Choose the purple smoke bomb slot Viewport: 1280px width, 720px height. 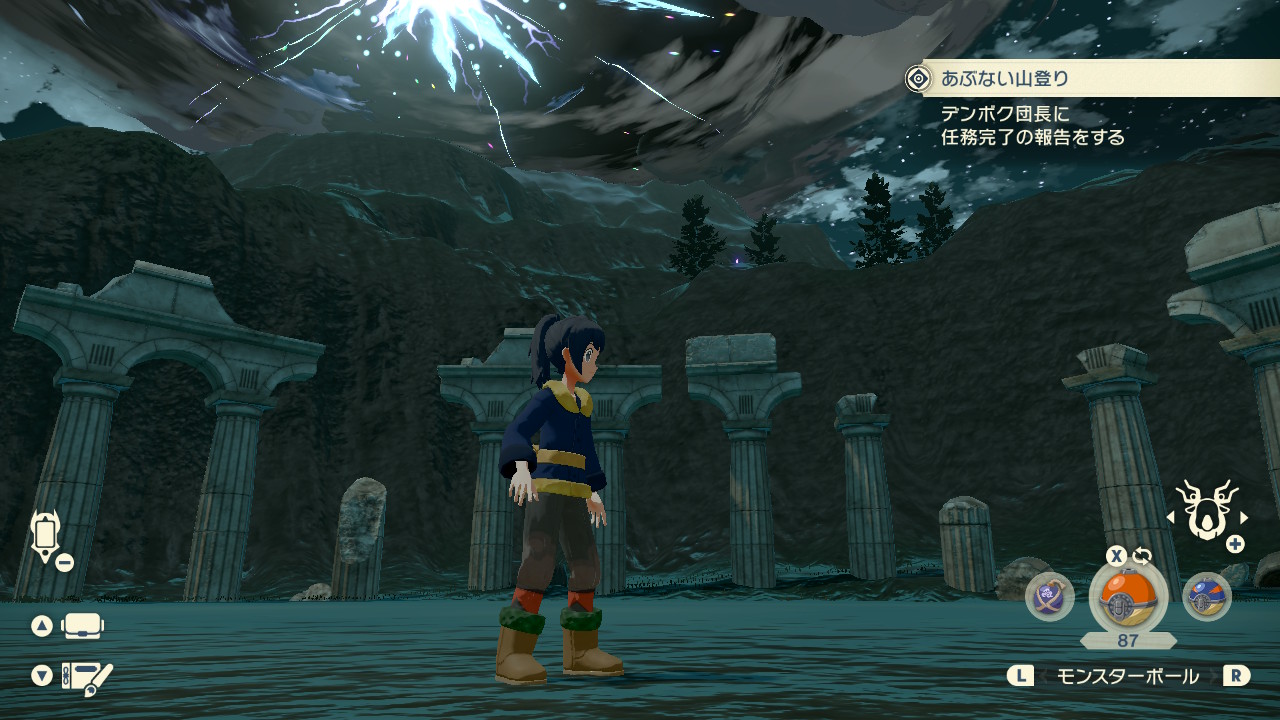[x=1050, y=597]
